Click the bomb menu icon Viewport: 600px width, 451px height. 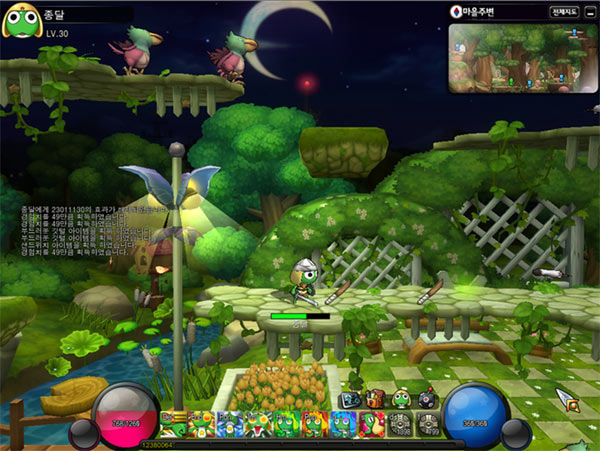427,399
